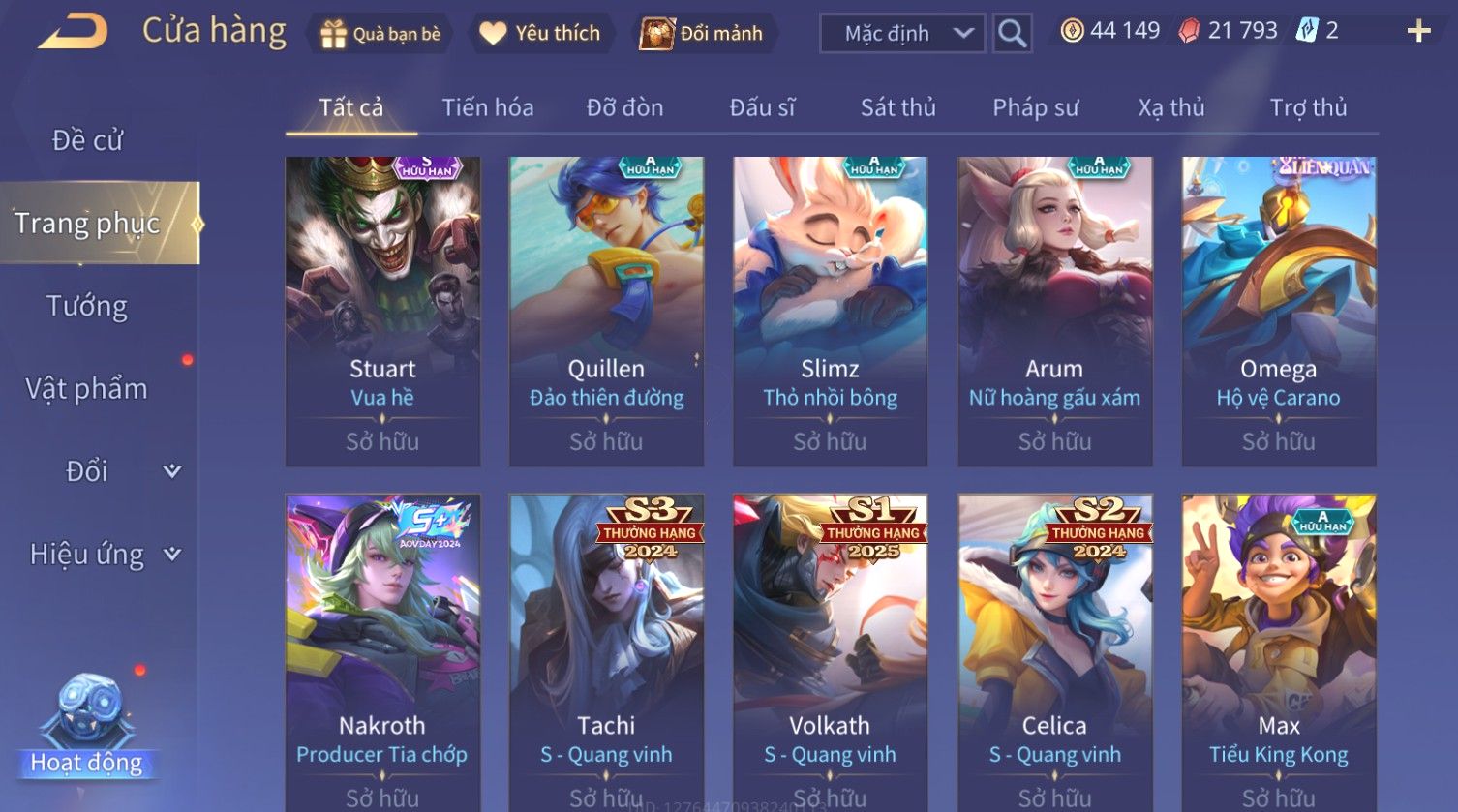View Nakroth Producer Tia chớp skin
The image size is (1458, 812).
coord(382,650)
